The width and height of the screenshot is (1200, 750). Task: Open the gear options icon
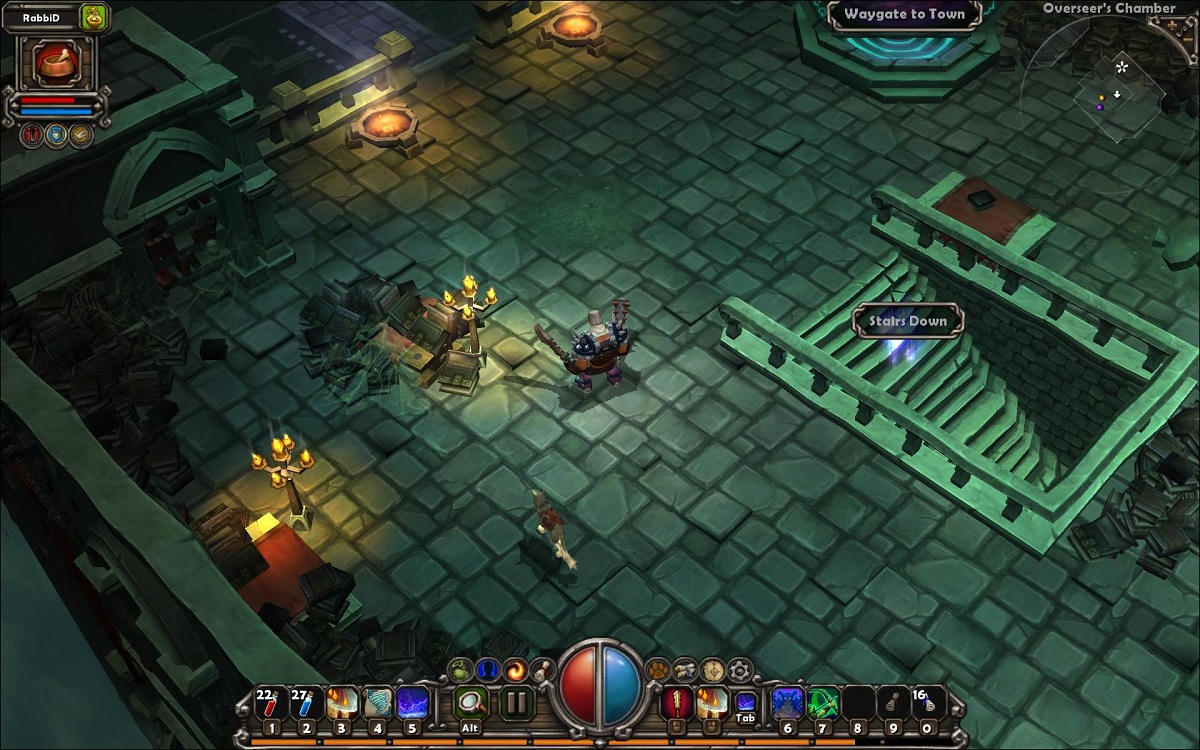[740, 669]
